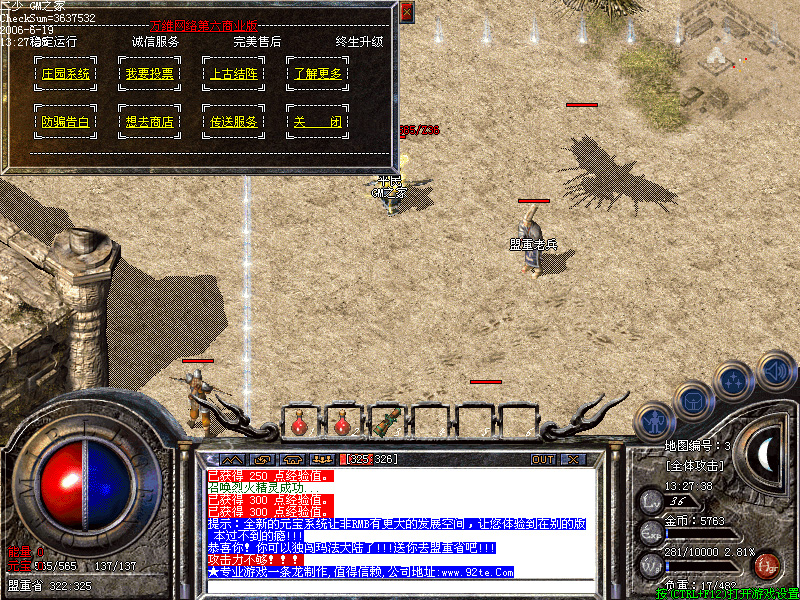Viewport: 800px width, 600px height.
Task: Click the OUT button on chat bar
Action: [x=542, y=459]
